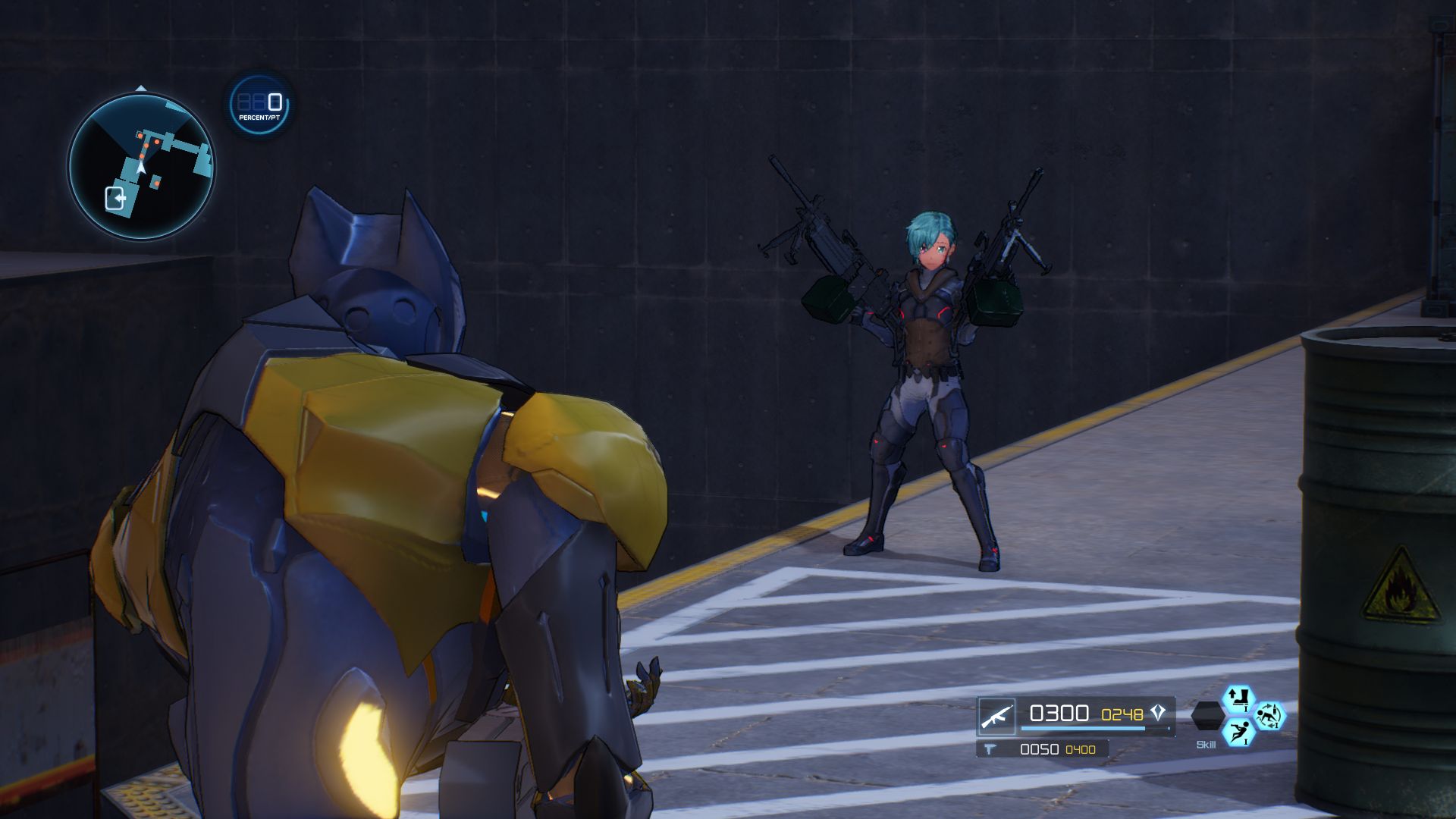Image resolution: width=1456 pixels, height=819 pixels.
Task: Toggle the Percent/PT circular gauge
Action: click(258, 106)
